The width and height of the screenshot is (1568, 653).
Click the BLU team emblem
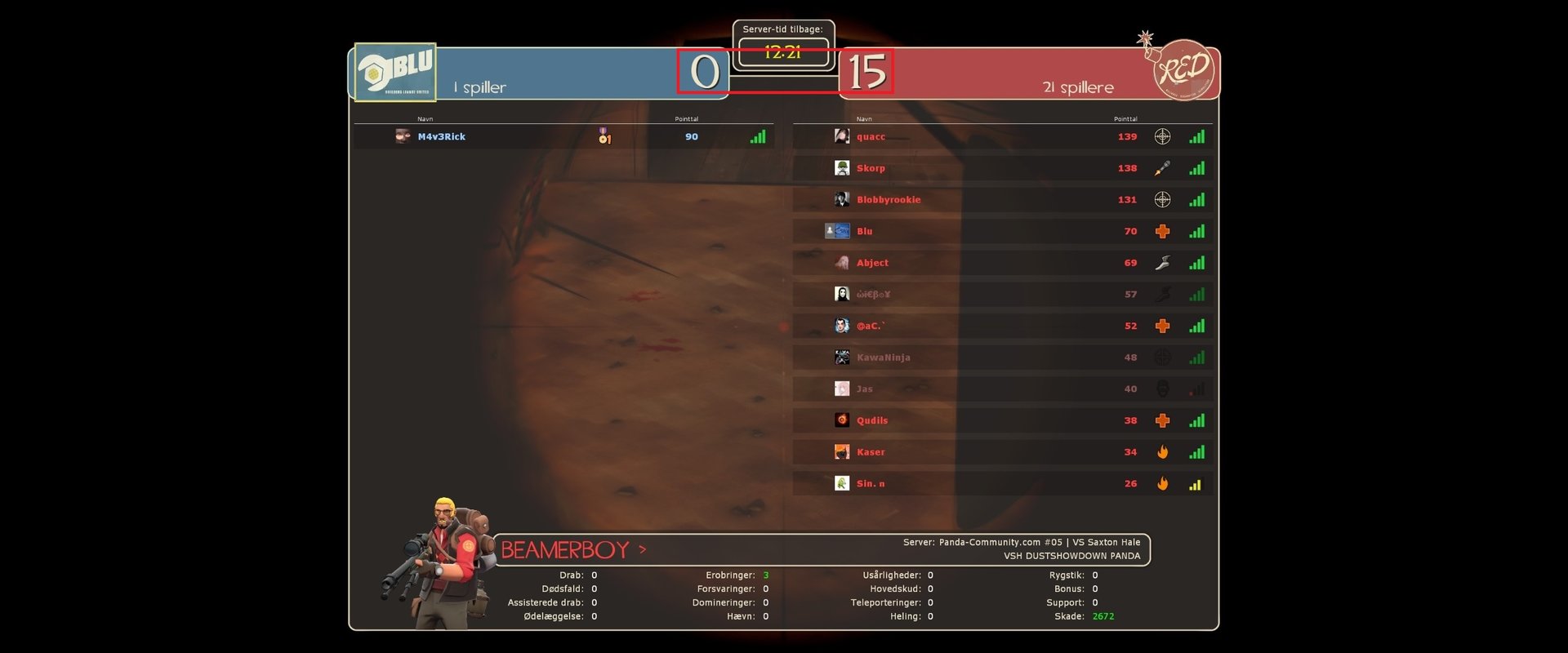[395, 71]
